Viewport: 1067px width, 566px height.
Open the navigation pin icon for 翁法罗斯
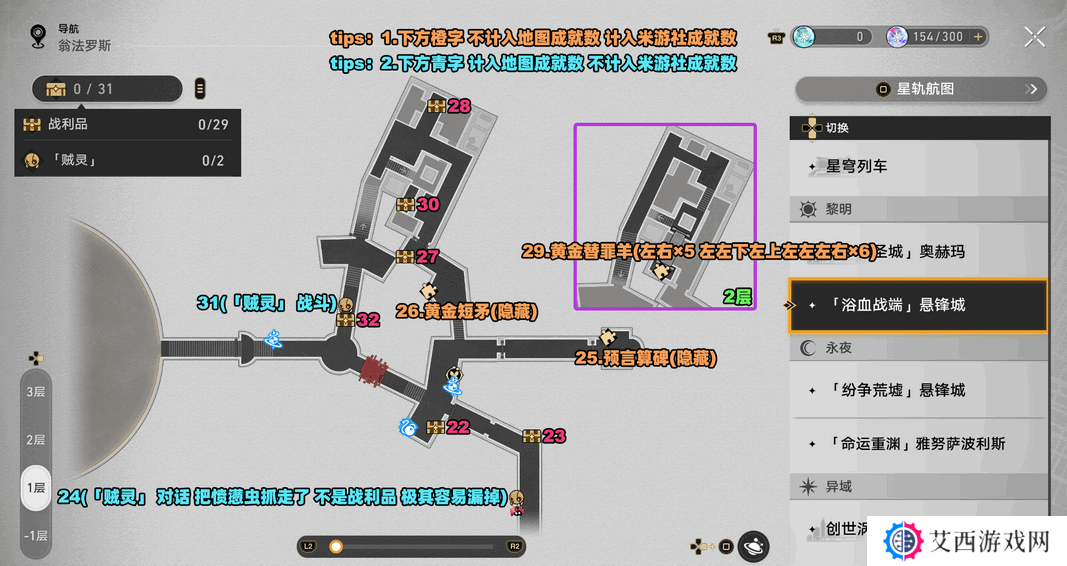(x=38, y=38)
